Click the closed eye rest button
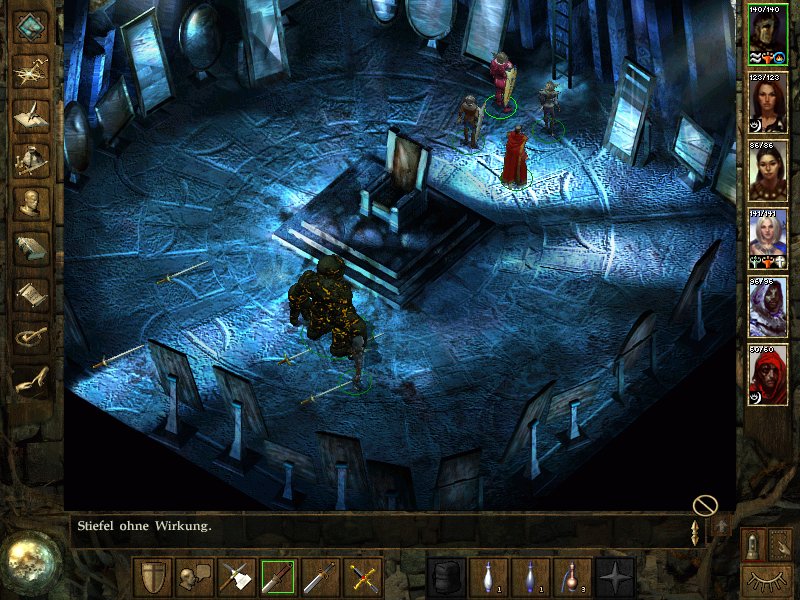This screenshot has width=800, height=600. point(768,580)
